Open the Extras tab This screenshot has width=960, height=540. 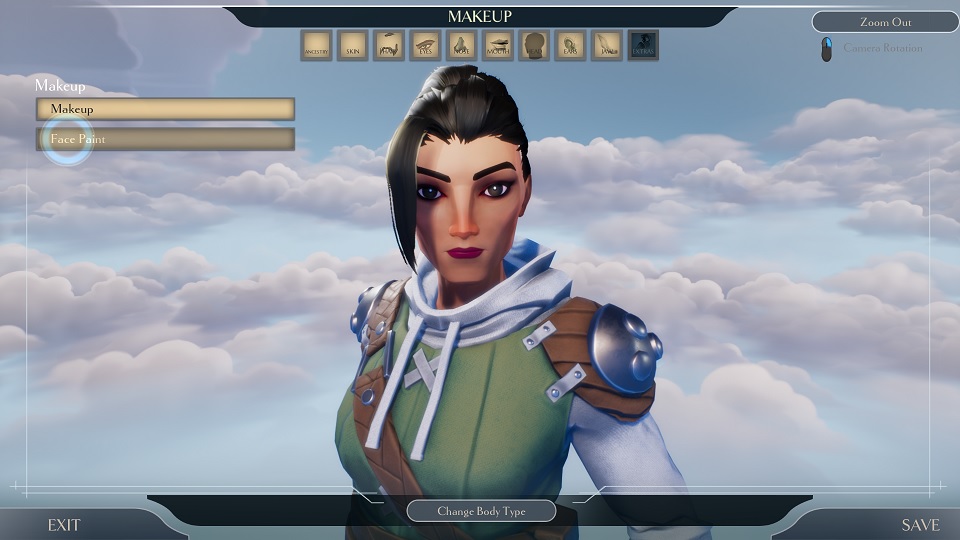tap(643, 45)
